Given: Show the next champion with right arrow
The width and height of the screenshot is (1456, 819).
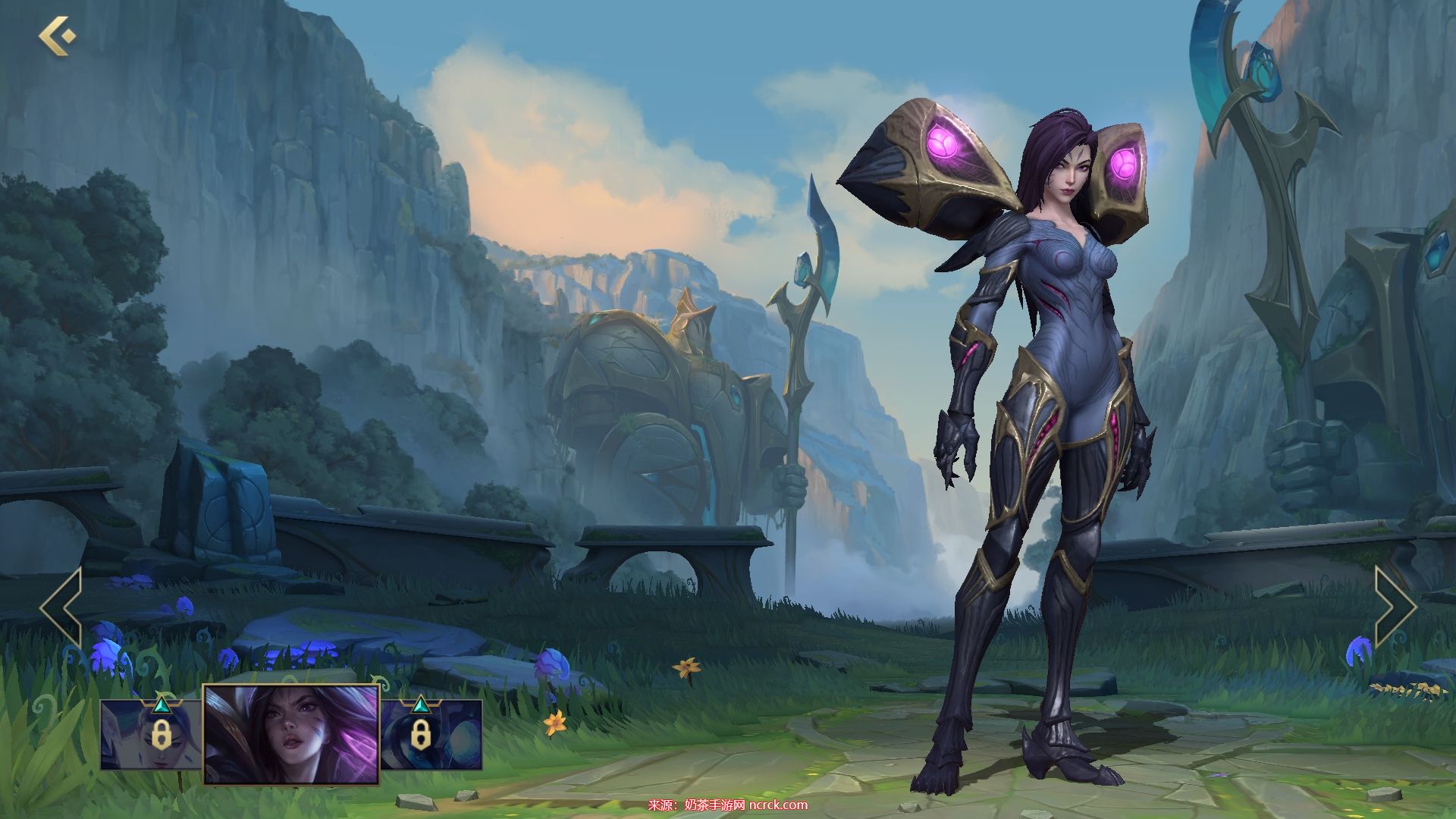Looking at the screenshot, I should click(x=1395, y=607).
